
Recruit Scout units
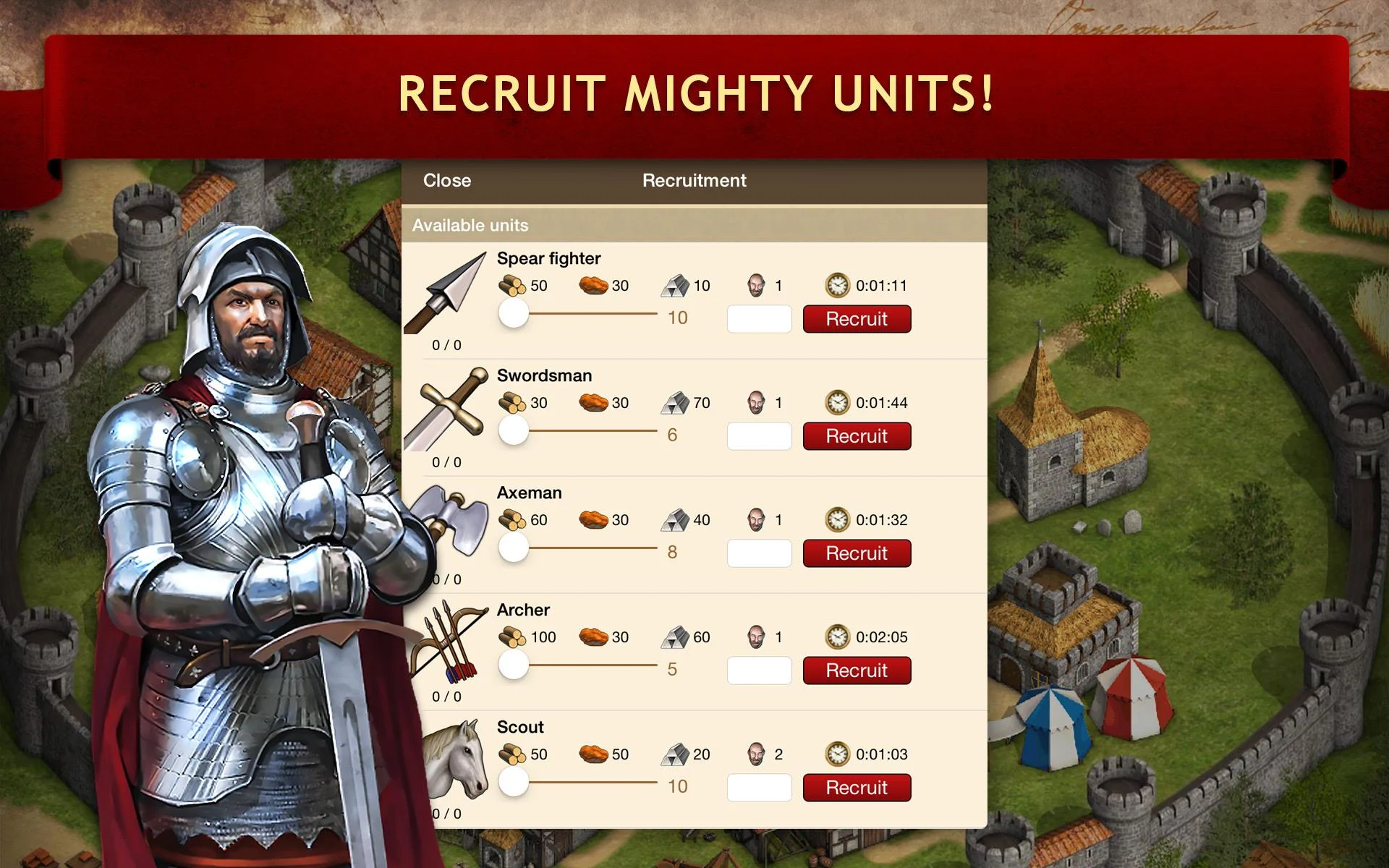[857, 788]
